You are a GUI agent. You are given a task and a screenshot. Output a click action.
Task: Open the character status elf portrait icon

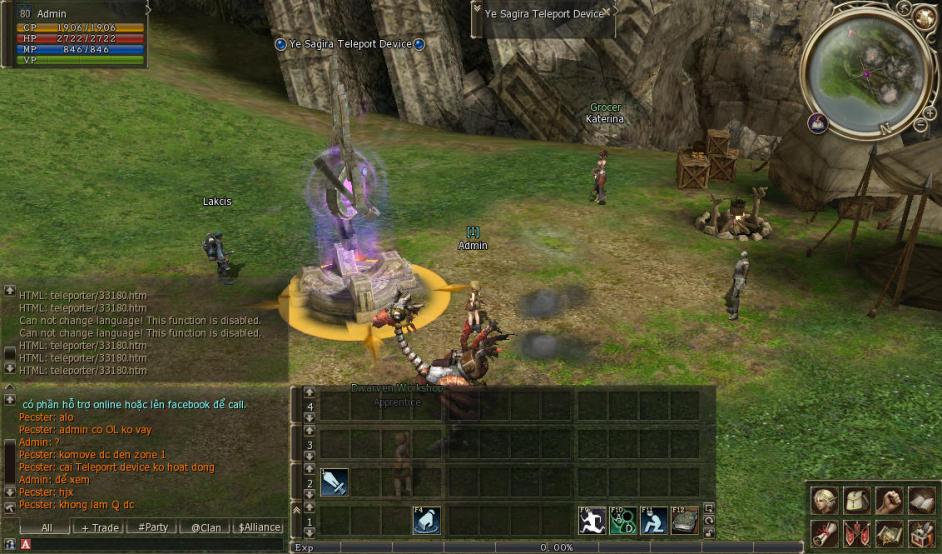click(x=825, y=499)
